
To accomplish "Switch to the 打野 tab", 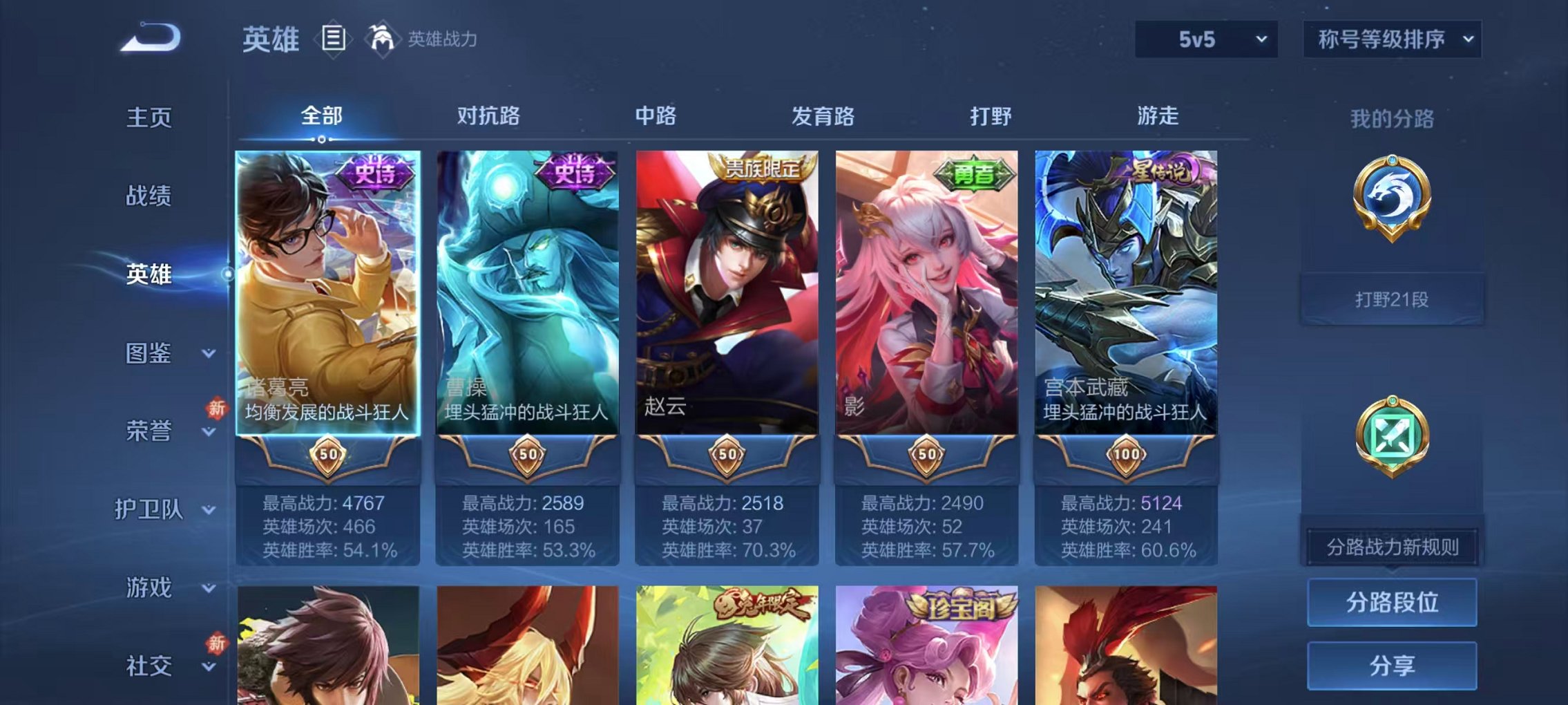I will coord(989,116).
